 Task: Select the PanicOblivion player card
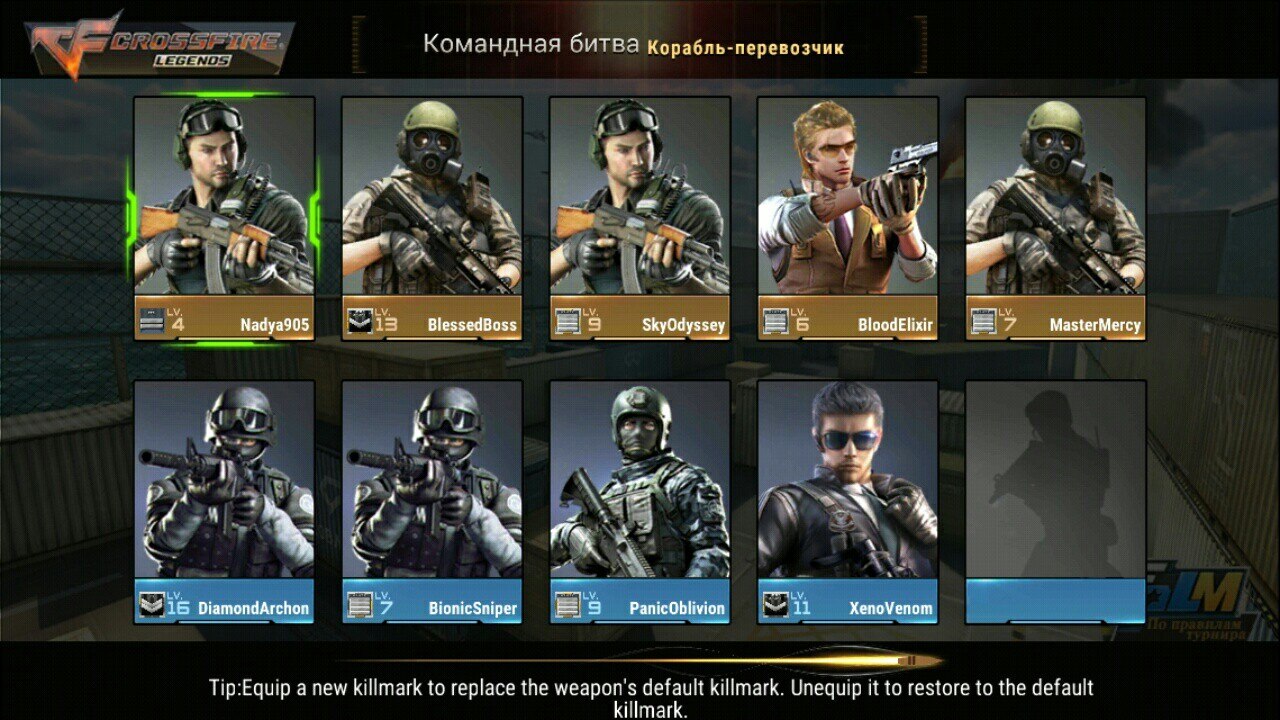pos(640,500)
